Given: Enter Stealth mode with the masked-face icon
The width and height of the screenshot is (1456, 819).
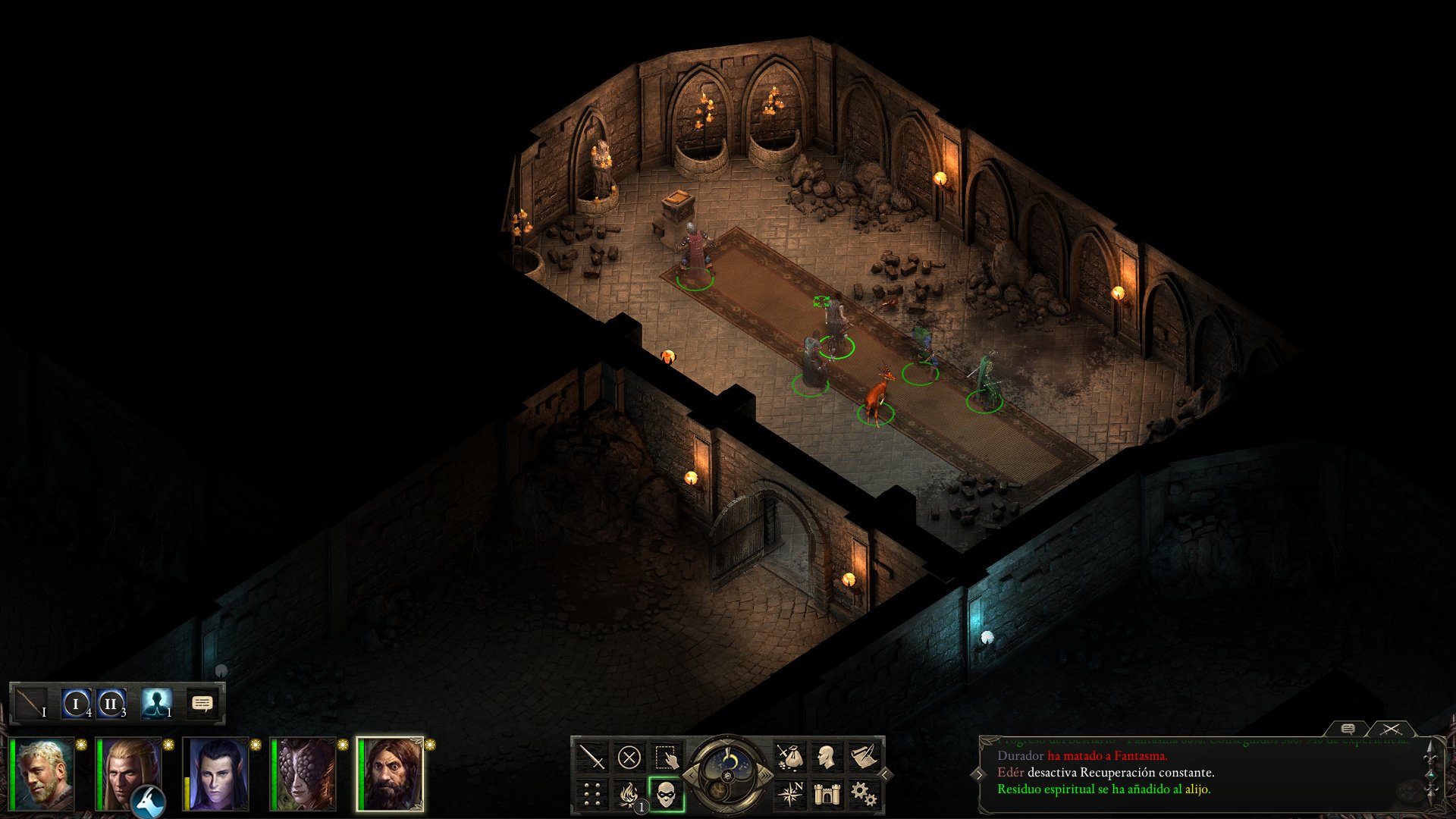Looking at the screenshot, I should pos(665,794).
